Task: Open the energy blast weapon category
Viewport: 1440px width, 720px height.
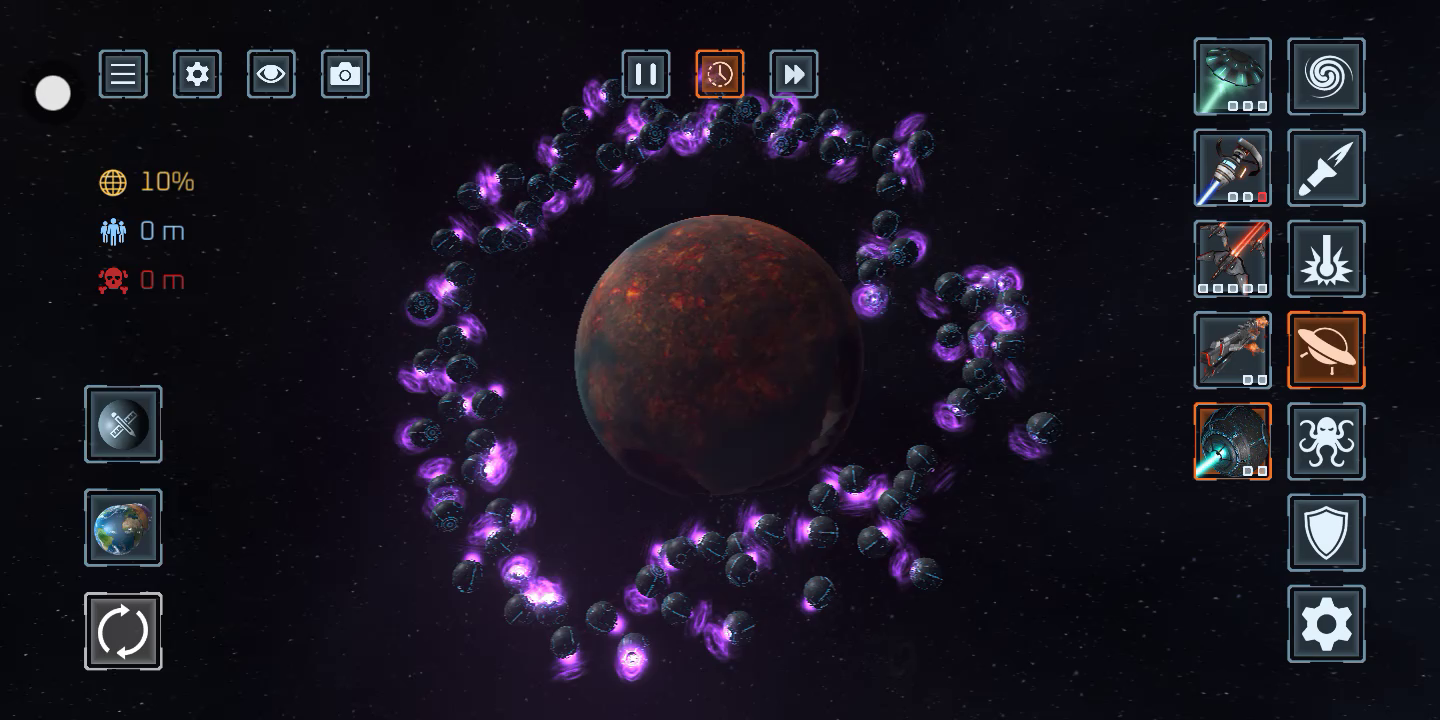Action: pyautogui.click(x=1326, y=259)
